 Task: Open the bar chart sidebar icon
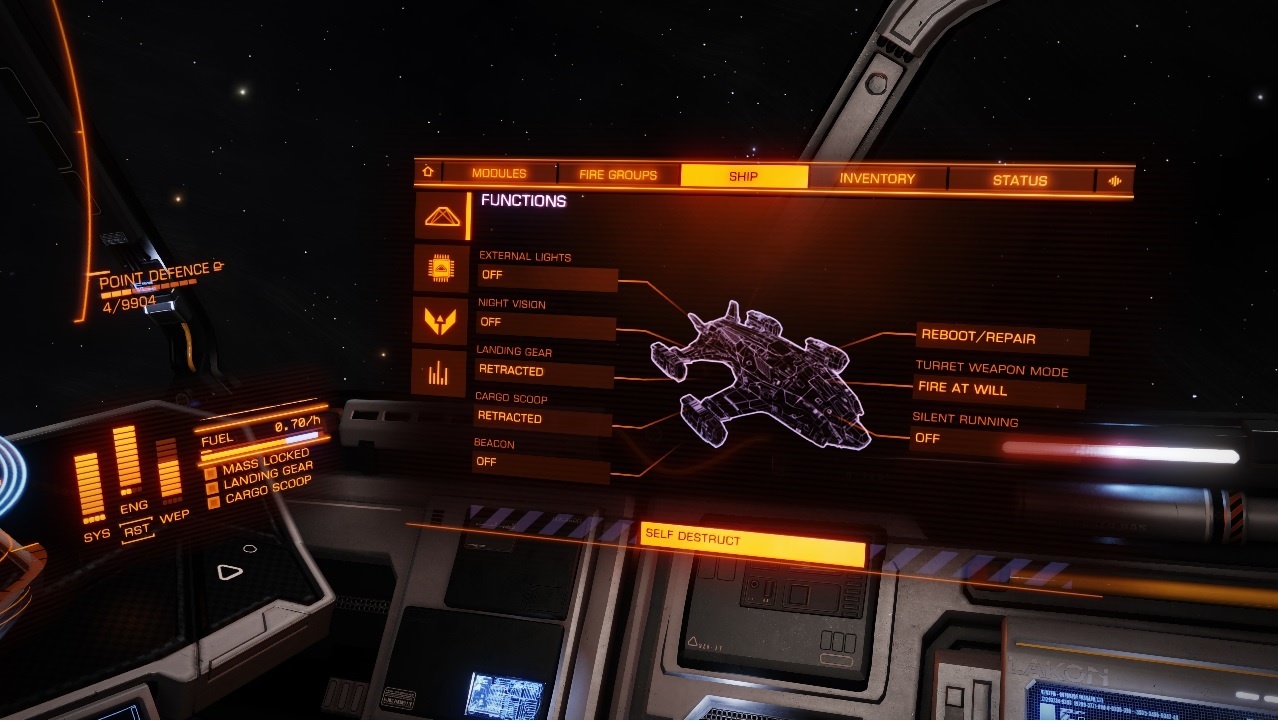click(x=439, y=374)
